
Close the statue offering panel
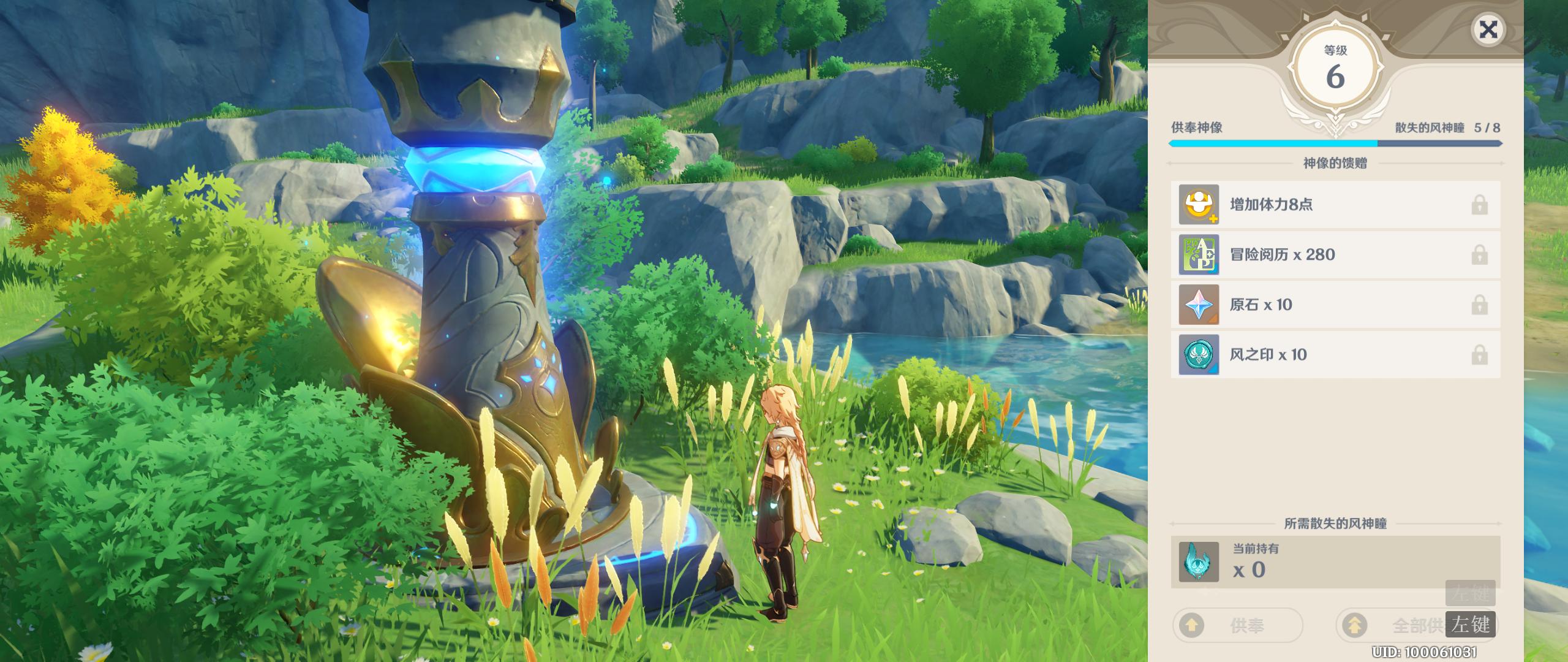(x=1488, y=29)
